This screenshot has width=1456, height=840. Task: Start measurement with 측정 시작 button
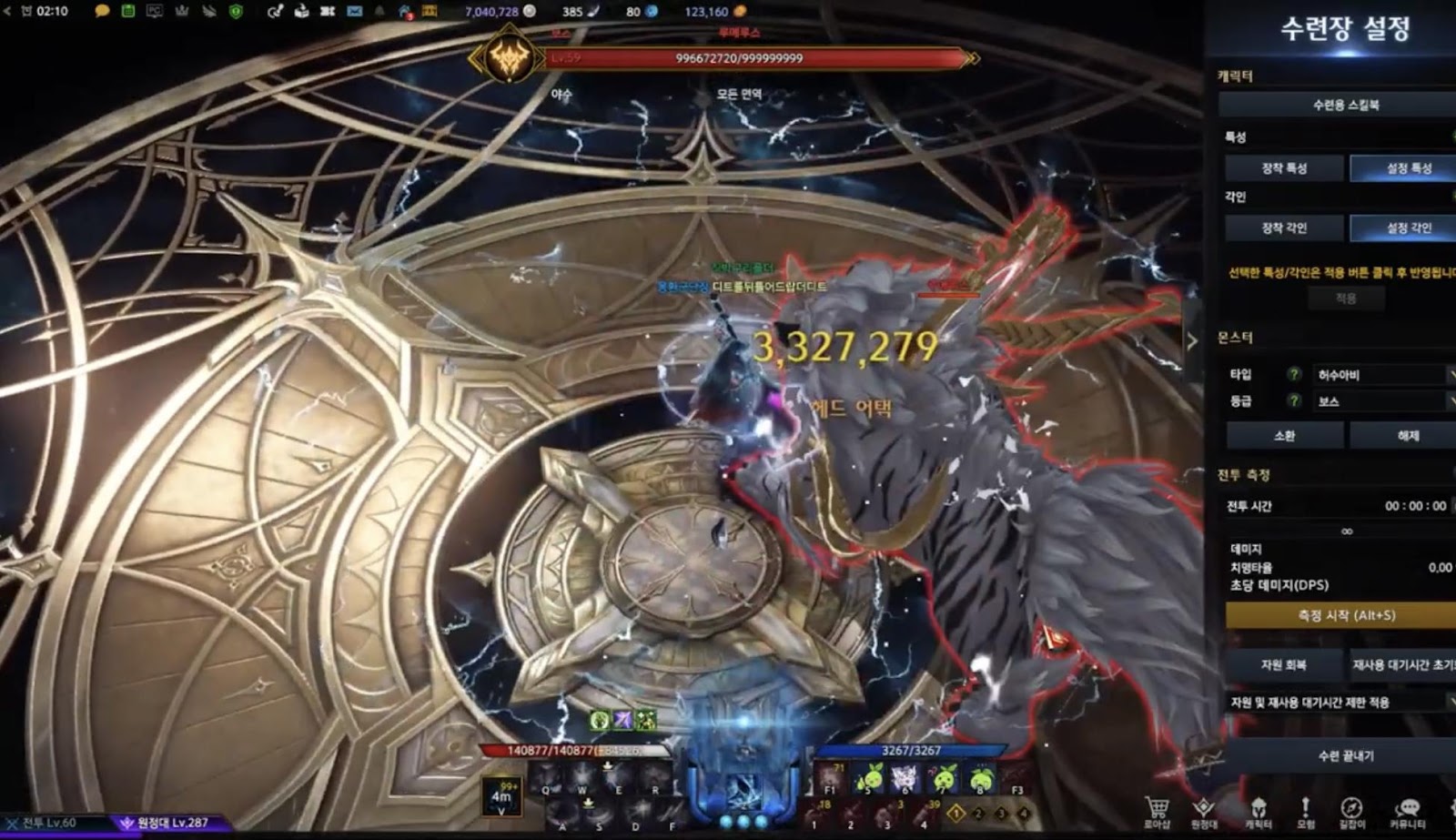1345,615
